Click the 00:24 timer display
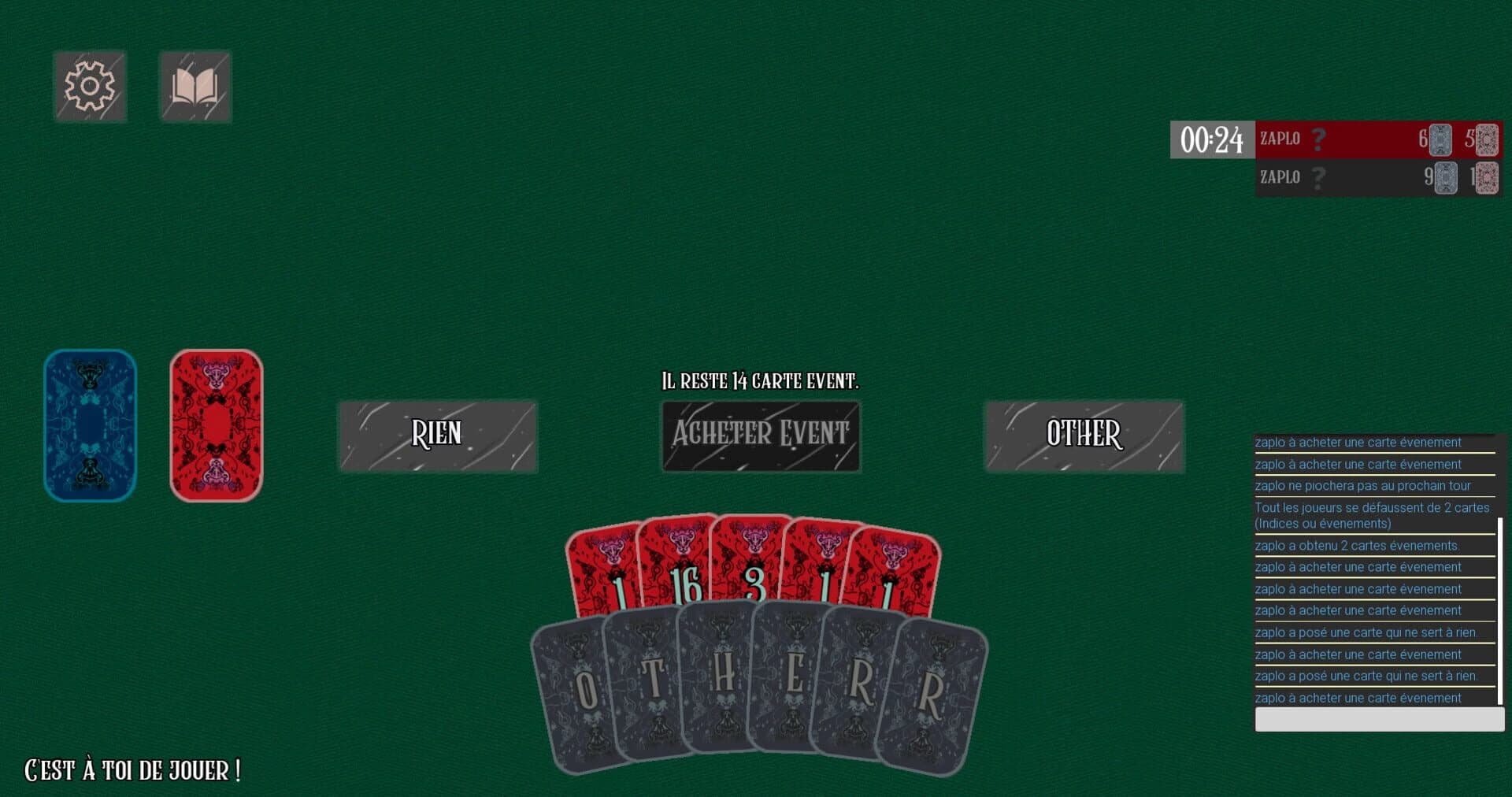Screen dimensions: 1512x797 (x=1213, y=139)
